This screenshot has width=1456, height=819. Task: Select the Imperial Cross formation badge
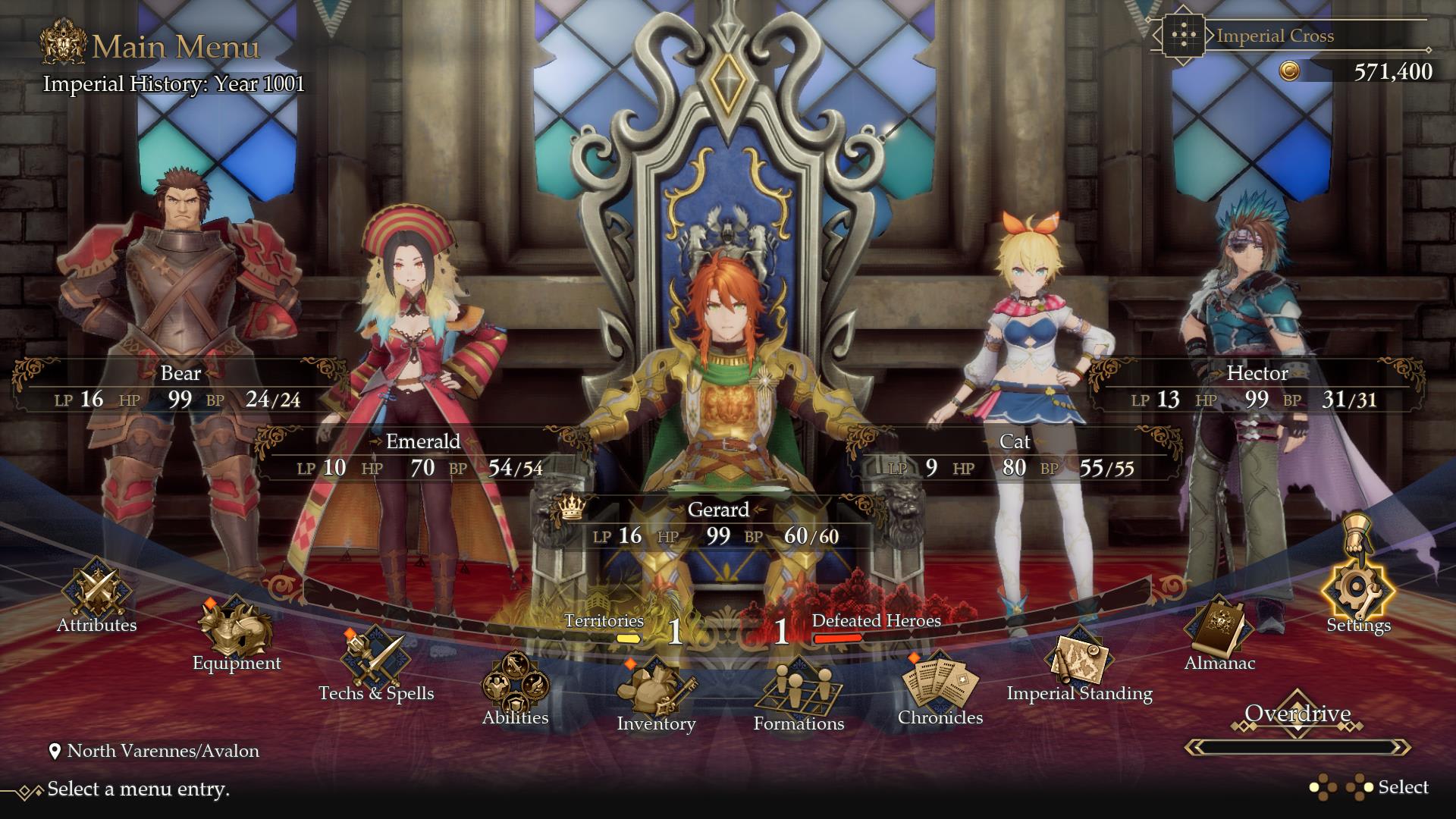1183,35
